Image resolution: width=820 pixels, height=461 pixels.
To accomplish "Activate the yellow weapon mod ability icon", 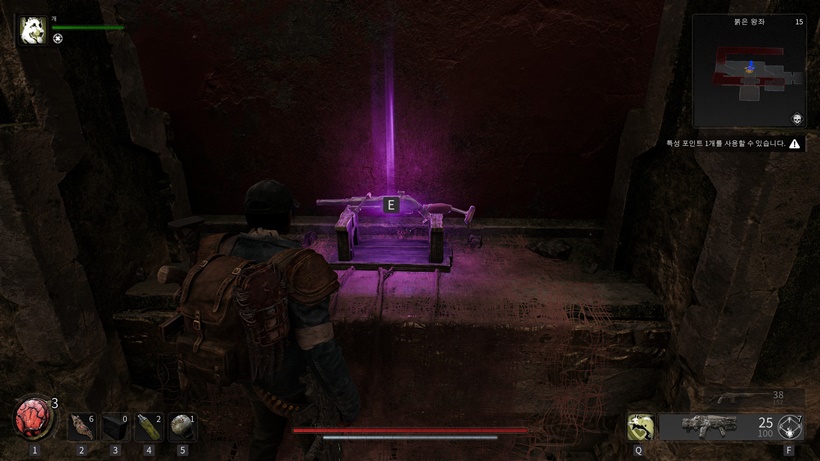I will [639, 427].
